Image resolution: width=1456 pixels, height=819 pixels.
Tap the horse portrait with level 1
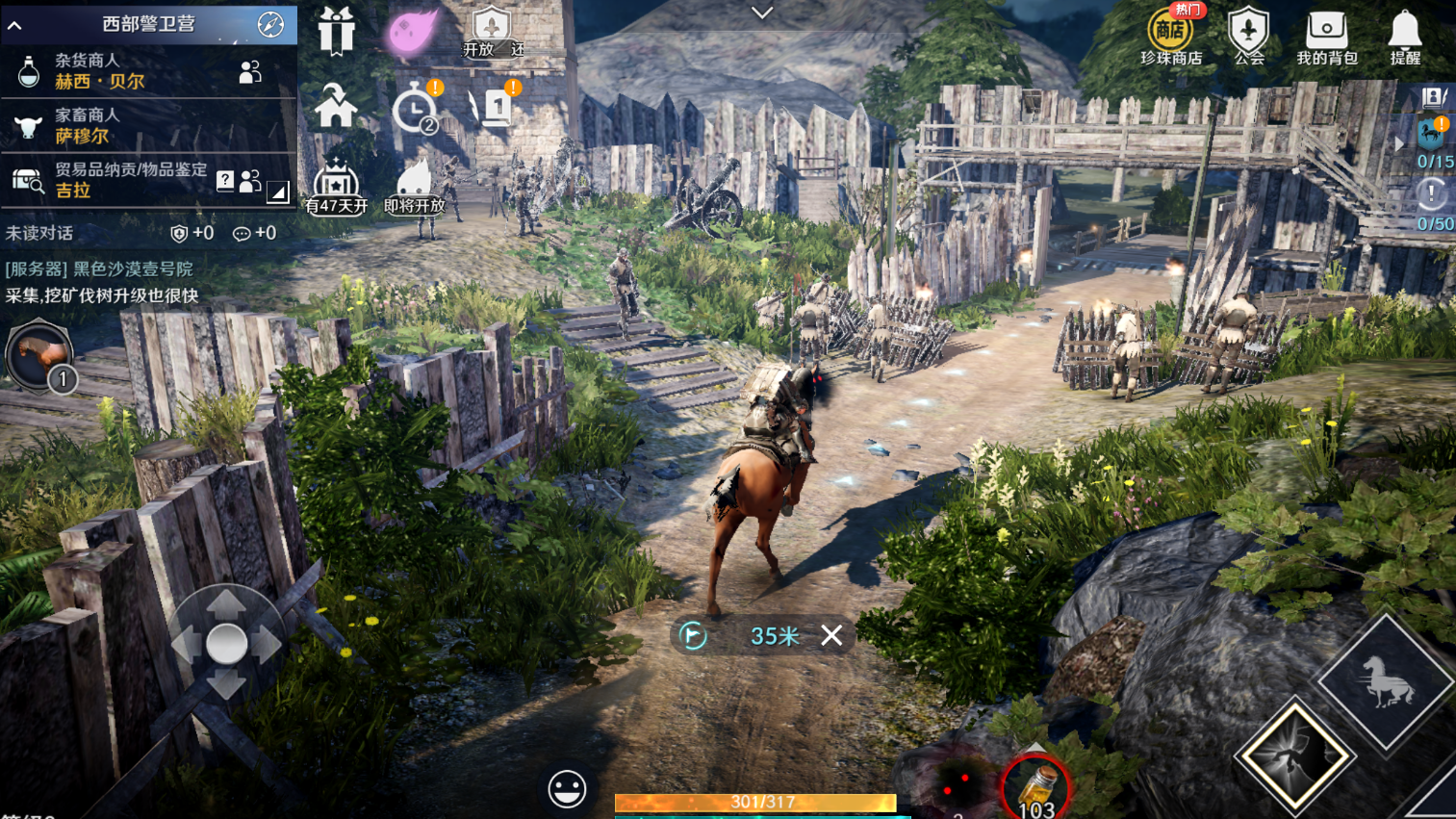[39, 356]
